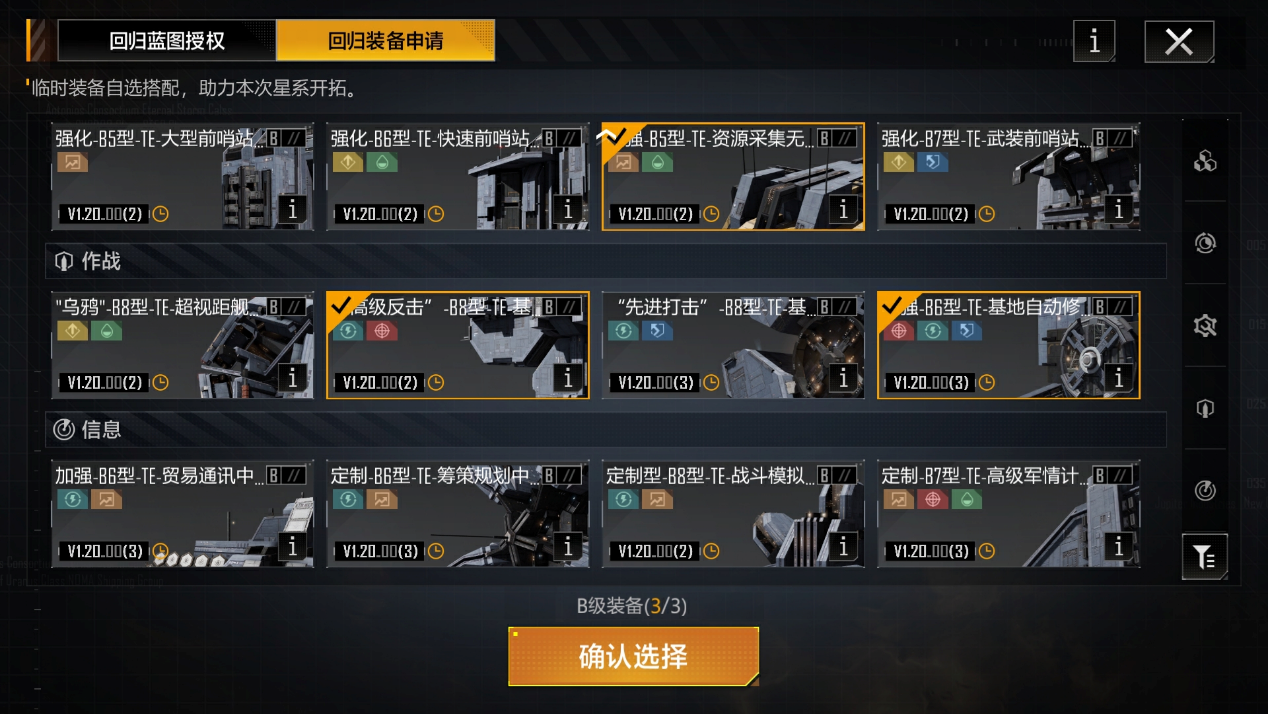The width and height of the screenshot is (1268, 714).
Task: Jump to the 作战 shield category in sidebar
Action: [1205, 409]
